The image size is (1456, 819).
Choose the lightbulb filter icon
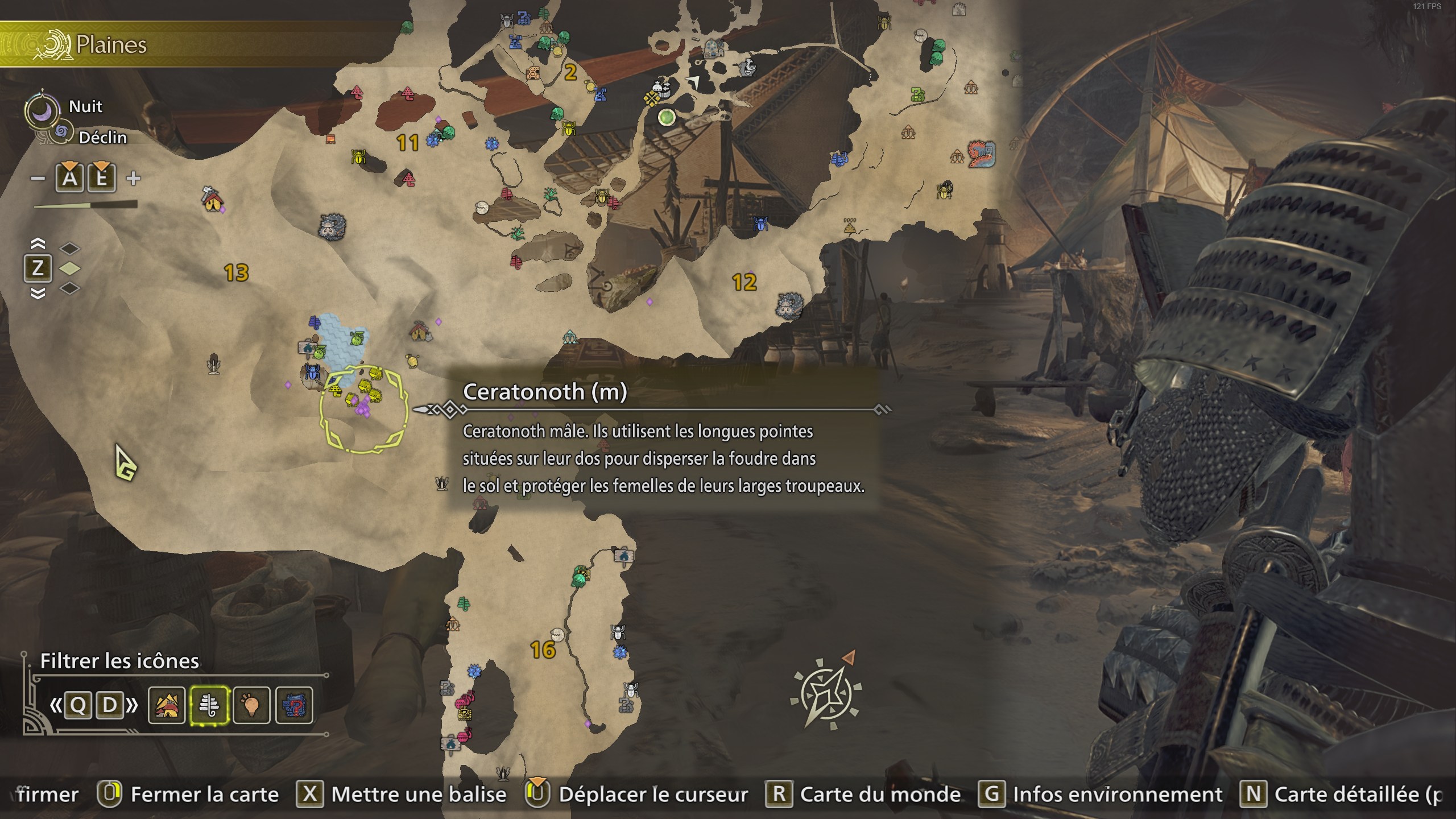point(251,705)
